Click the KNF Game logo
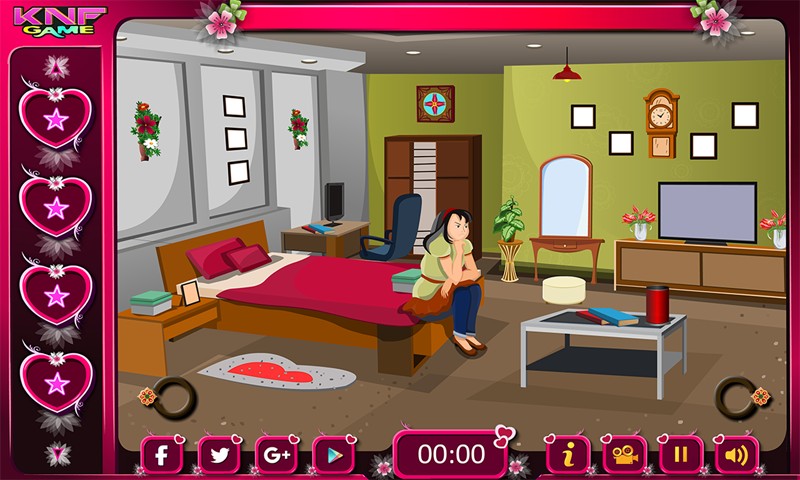Viewport: 800px width, 480px height. click(59, 20)
